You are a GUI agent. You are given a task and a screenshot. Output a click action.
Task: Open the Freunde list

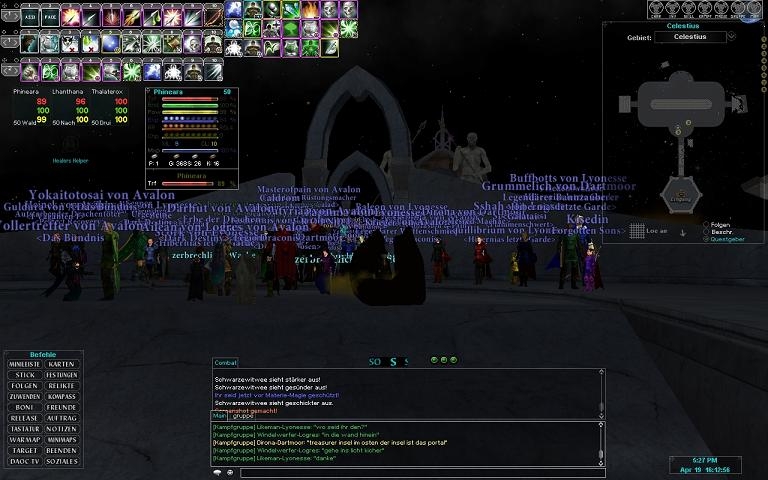point(61,408)
